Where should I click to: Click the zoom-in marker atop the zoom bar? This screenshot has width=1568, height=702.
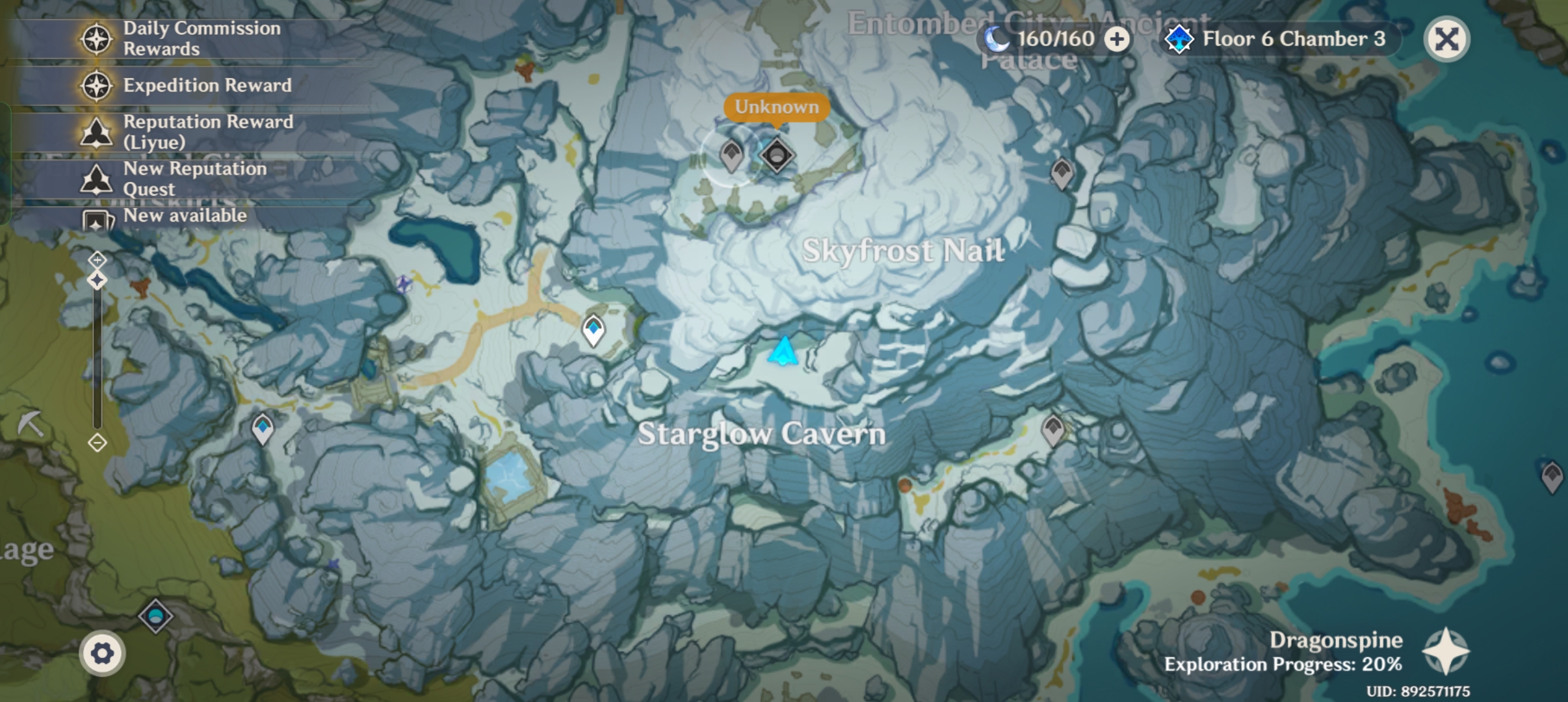coord(98,259)
